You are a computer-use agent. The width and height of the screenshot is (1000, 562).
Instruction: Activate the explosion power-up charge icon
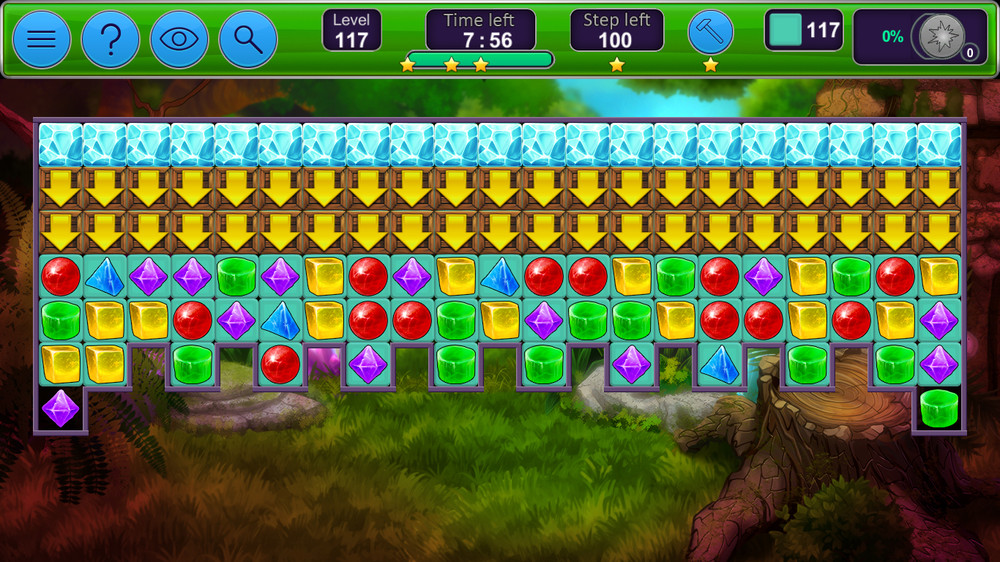[941, 36]
